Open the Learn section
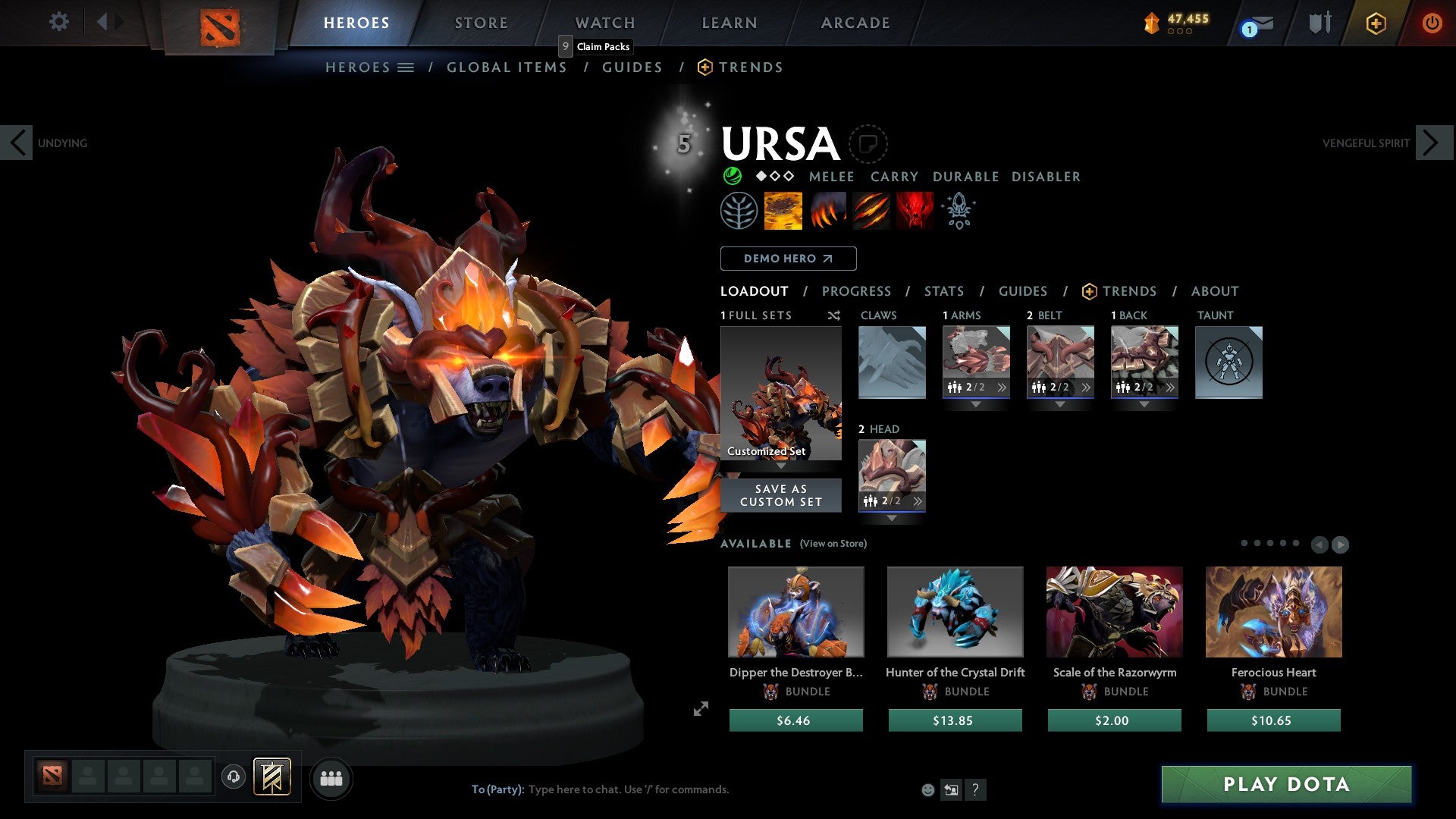 [729, 23]
